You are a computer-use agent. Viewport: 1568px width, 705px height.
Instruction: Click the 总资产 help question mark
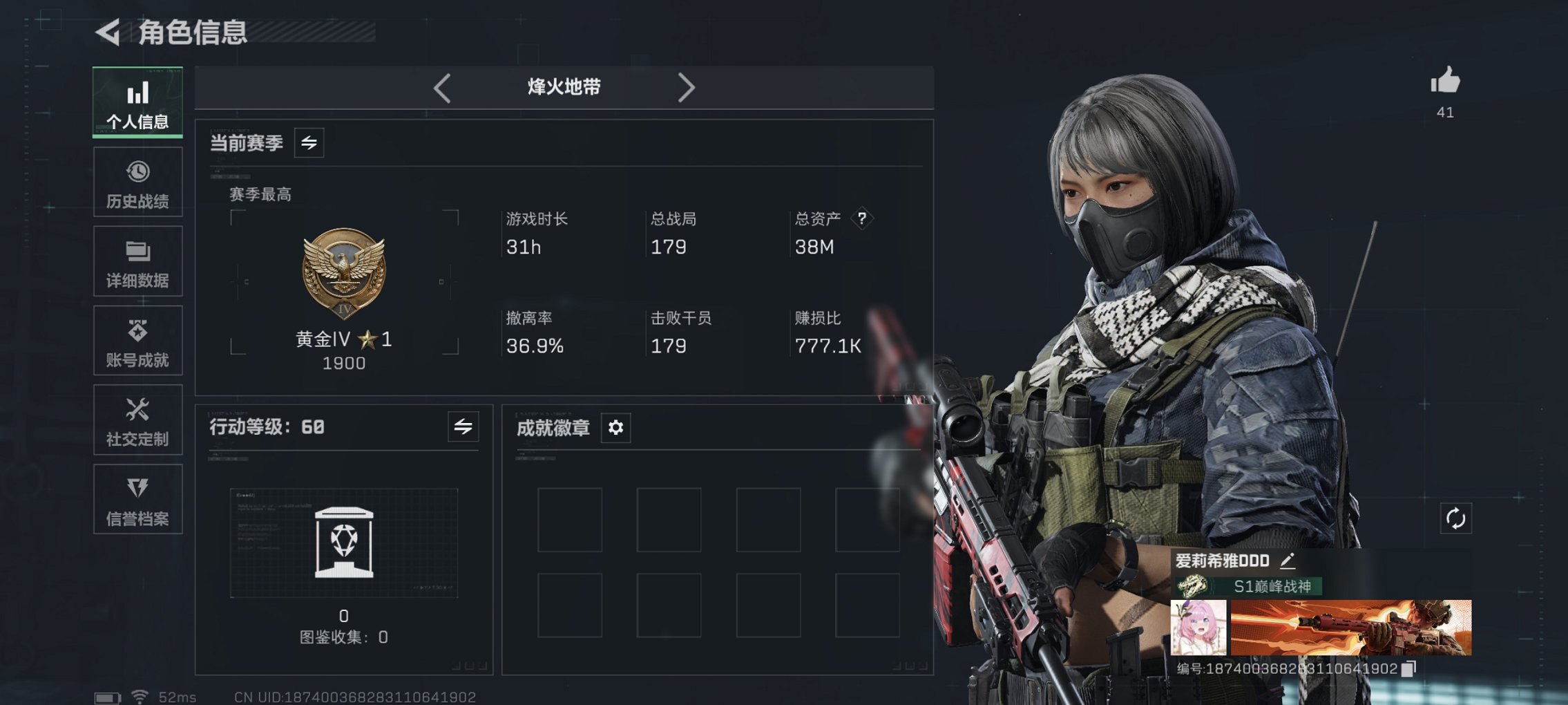(861, 218)
